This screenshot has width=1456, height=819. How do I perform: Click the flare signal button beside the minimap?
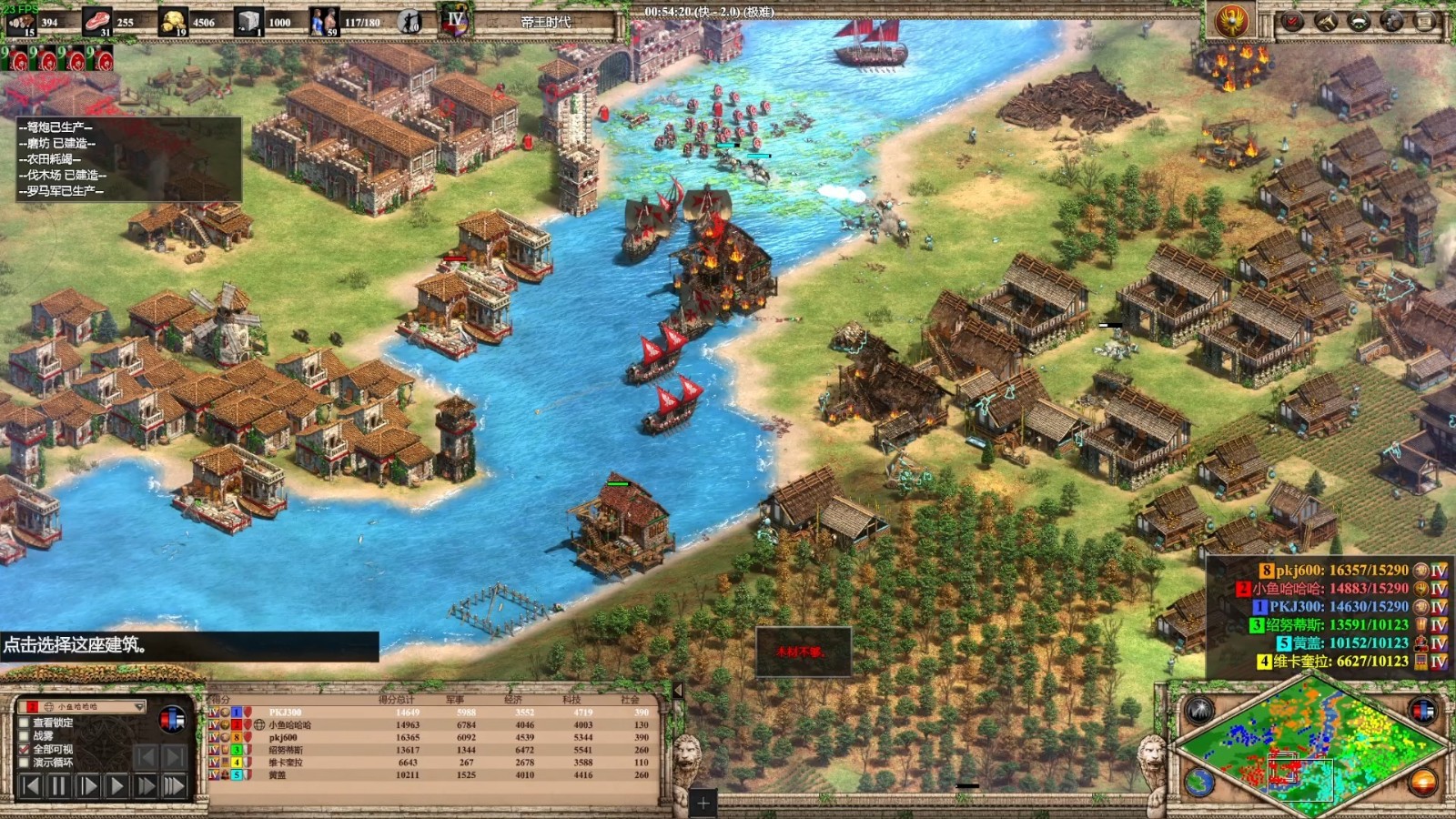(1198, 711)
